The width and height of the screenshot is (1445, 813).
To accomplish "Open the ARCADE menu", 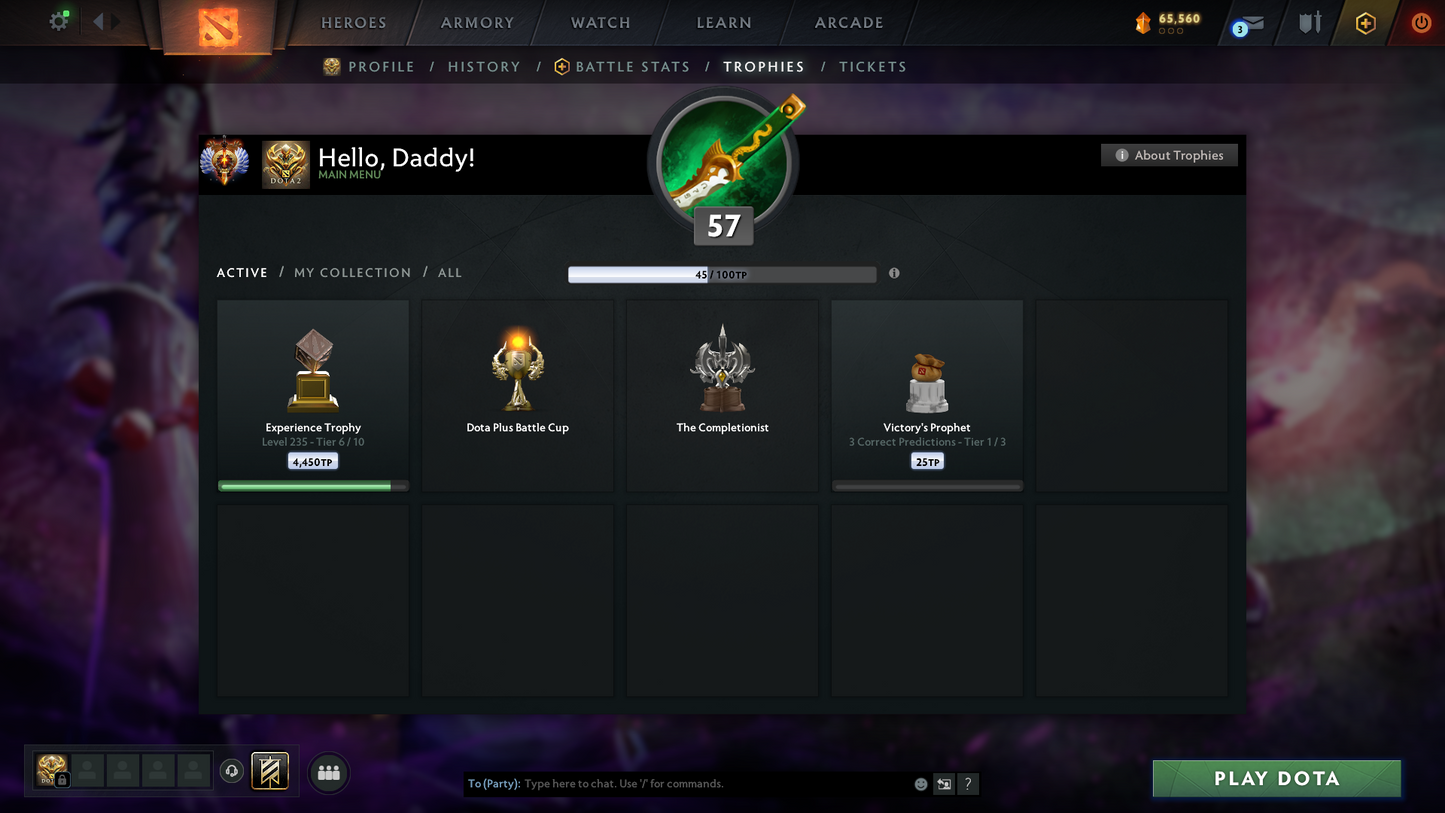I will (x=848, y=22).
